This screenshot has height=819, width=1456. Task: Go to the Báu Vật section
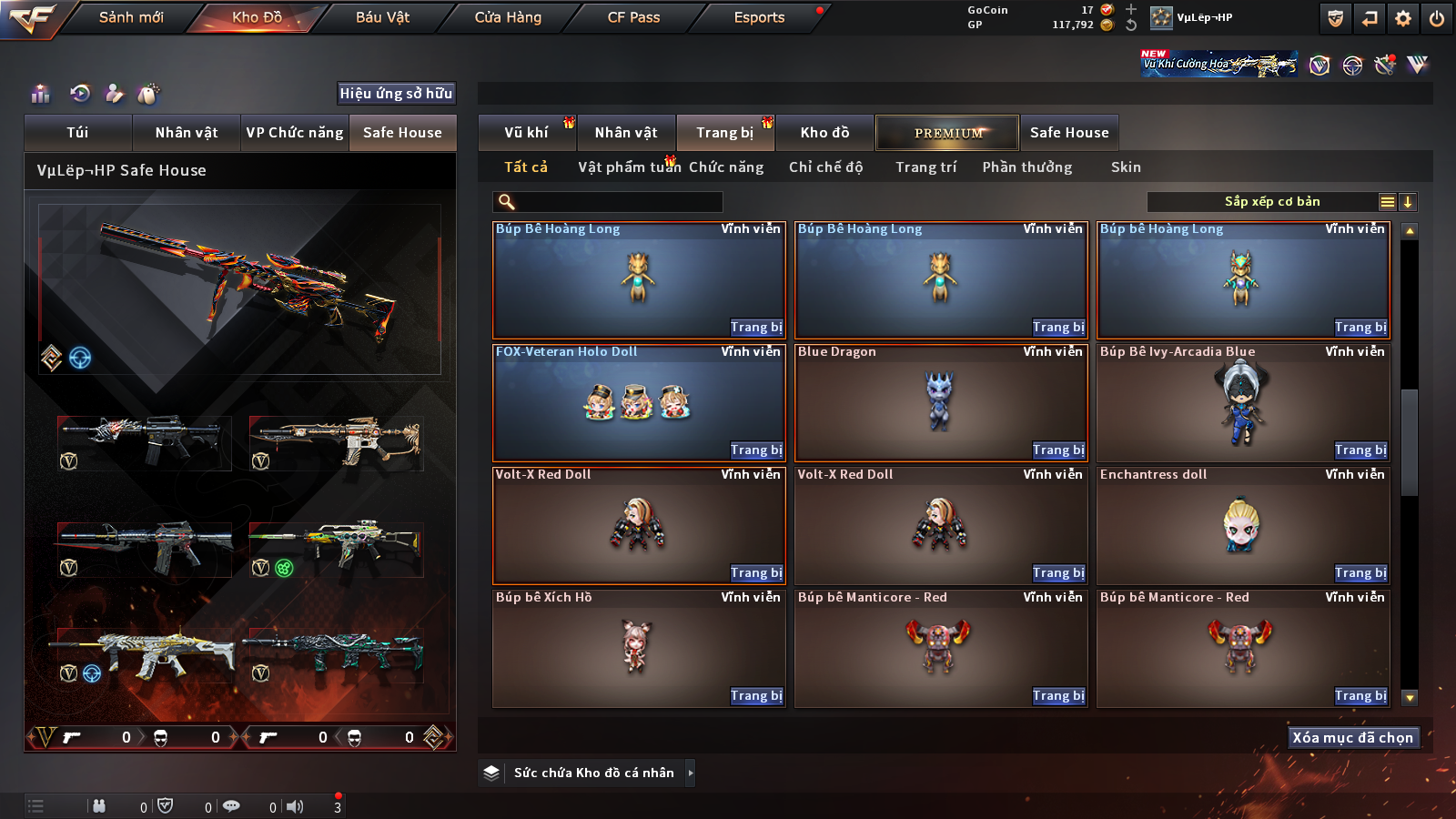click(382, 17)
